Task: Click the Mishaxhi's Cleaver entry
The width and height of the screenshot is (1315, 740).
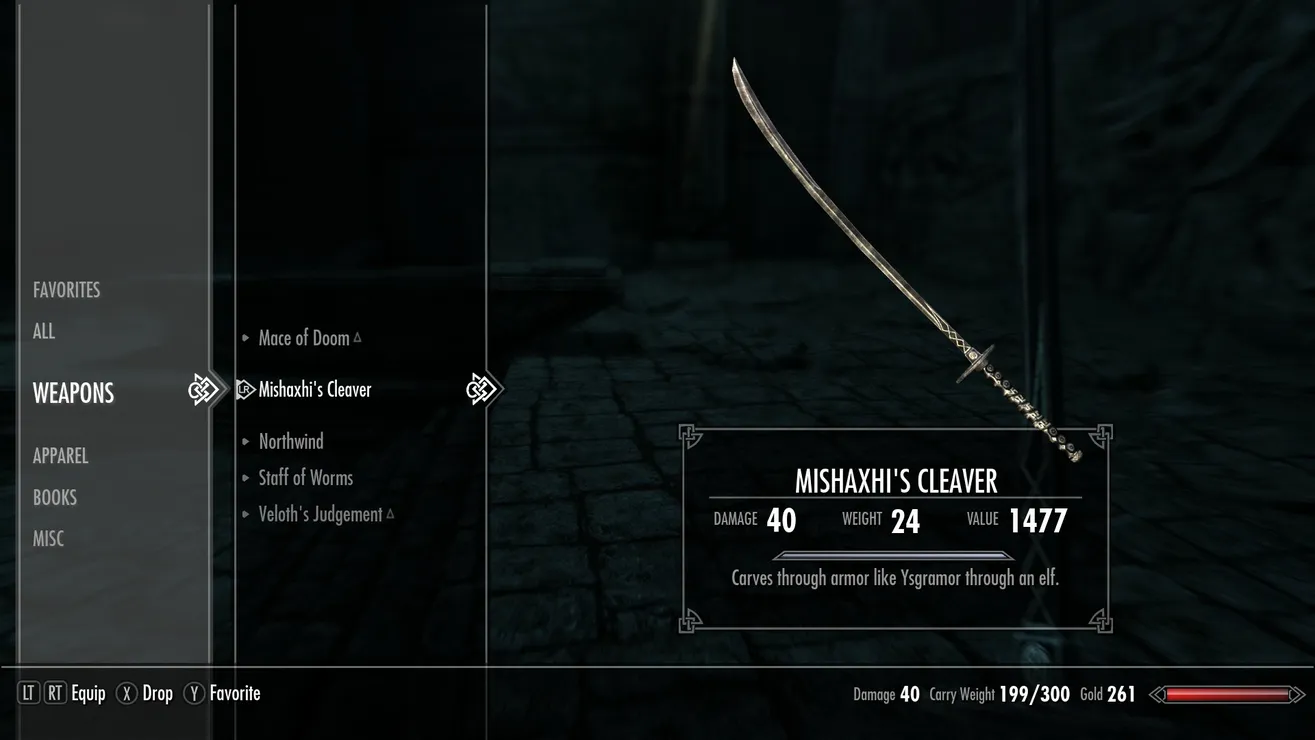Action: pyautogui.click(x=315, y=390)
